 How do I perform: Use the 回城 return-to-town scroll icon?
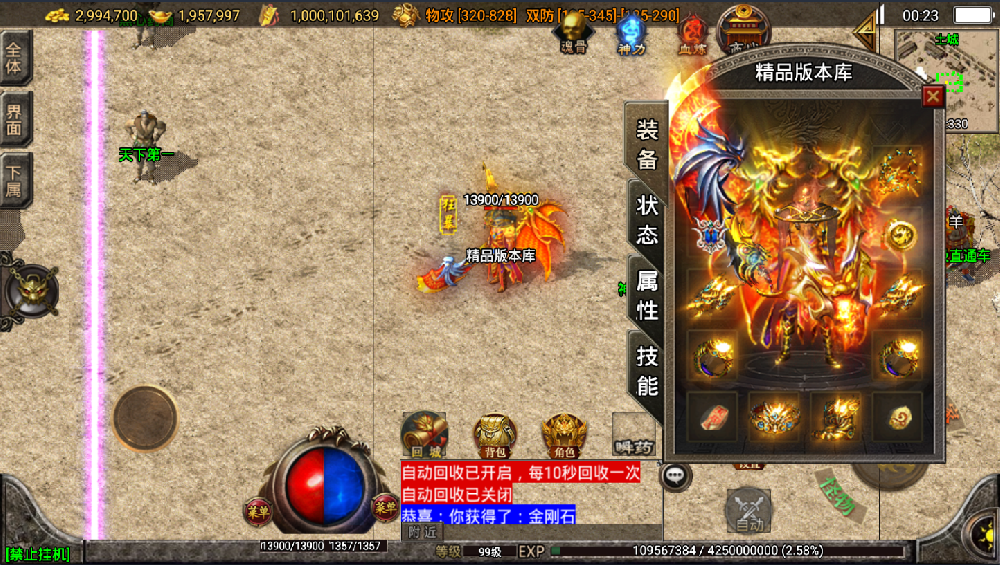pyautogui.click(x=424, y=434)
